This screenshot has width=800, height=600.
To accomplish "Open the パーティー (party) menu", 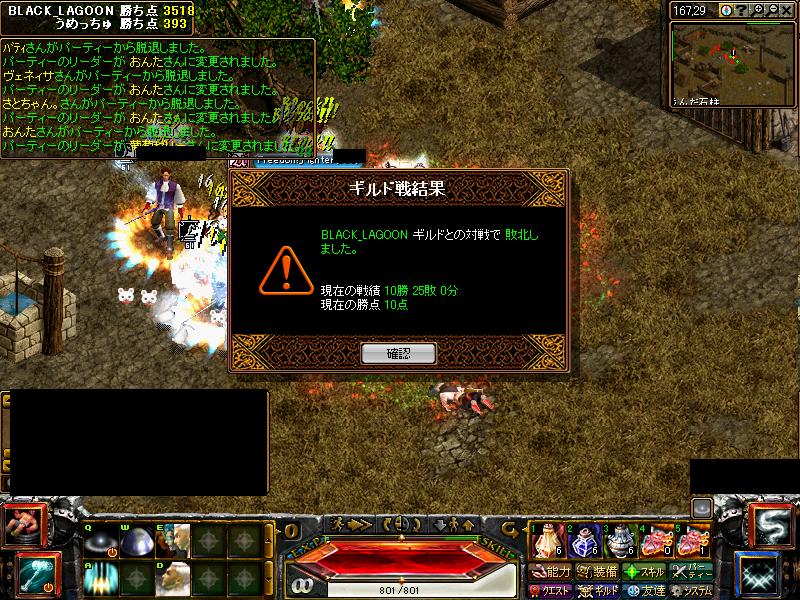I will [x=692, y=573].
